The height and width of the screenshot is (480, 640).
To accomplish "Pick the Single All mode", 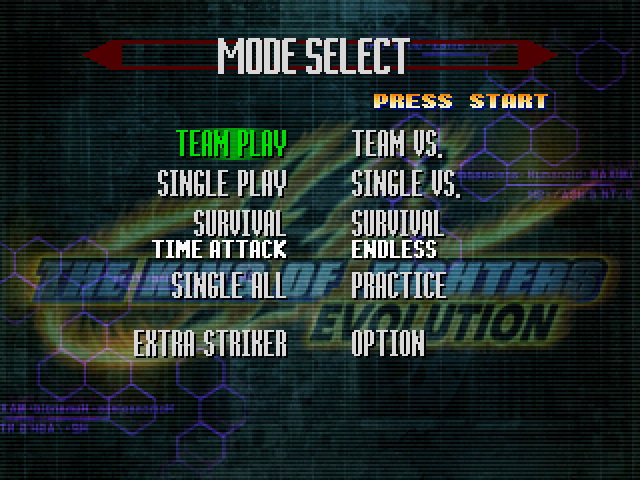I will pyautogui.click(x=228, y=285).
